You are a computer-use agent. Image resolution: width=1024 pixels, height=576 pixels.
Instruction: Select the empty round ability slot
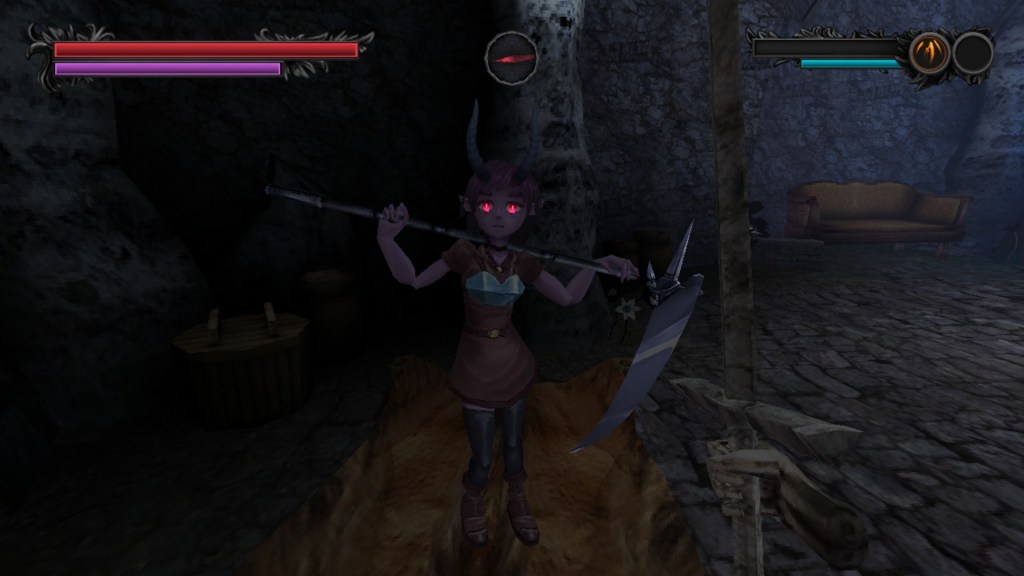point(972,53)
